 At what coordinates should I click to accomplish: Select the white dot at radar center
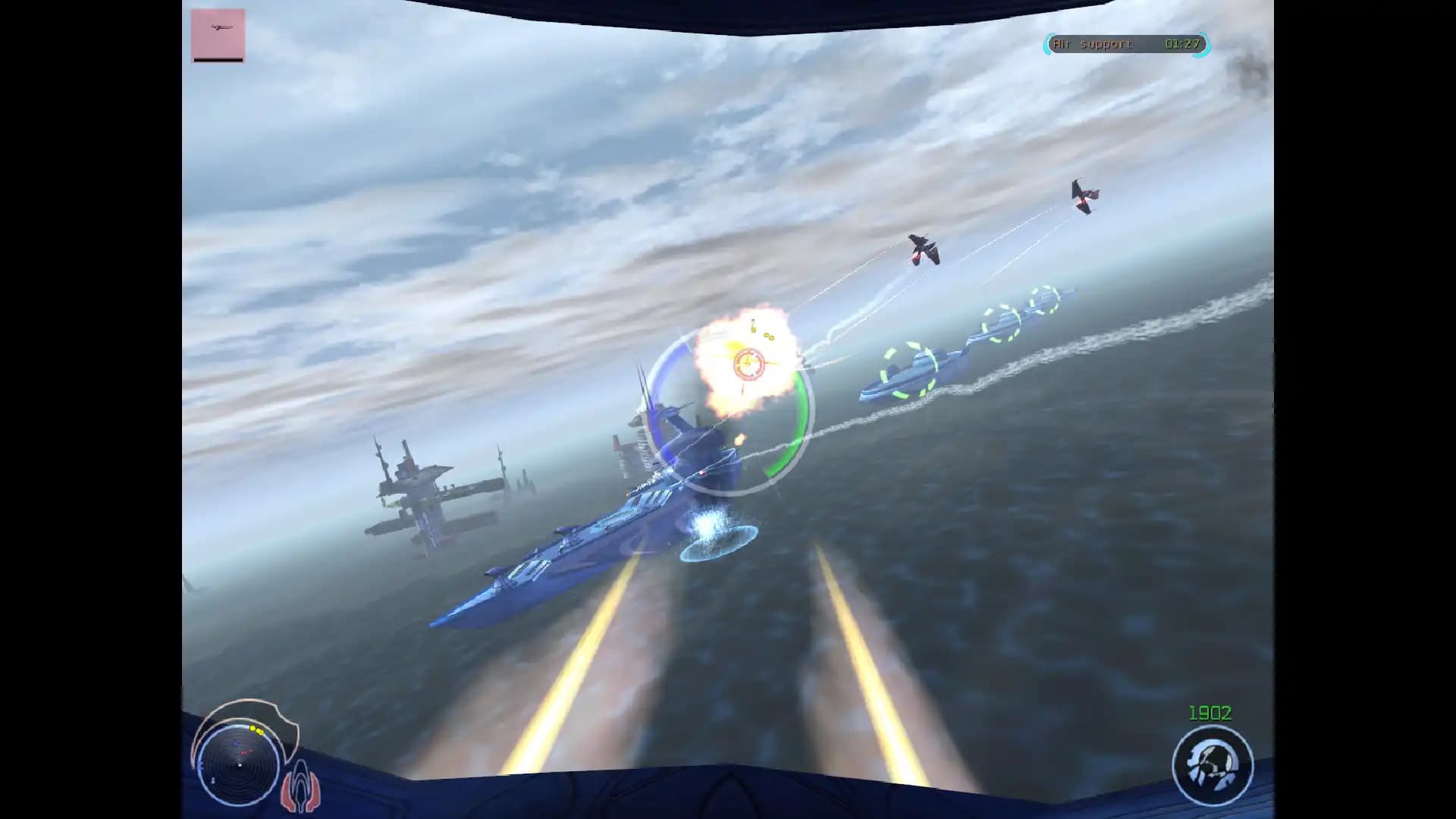240,765
